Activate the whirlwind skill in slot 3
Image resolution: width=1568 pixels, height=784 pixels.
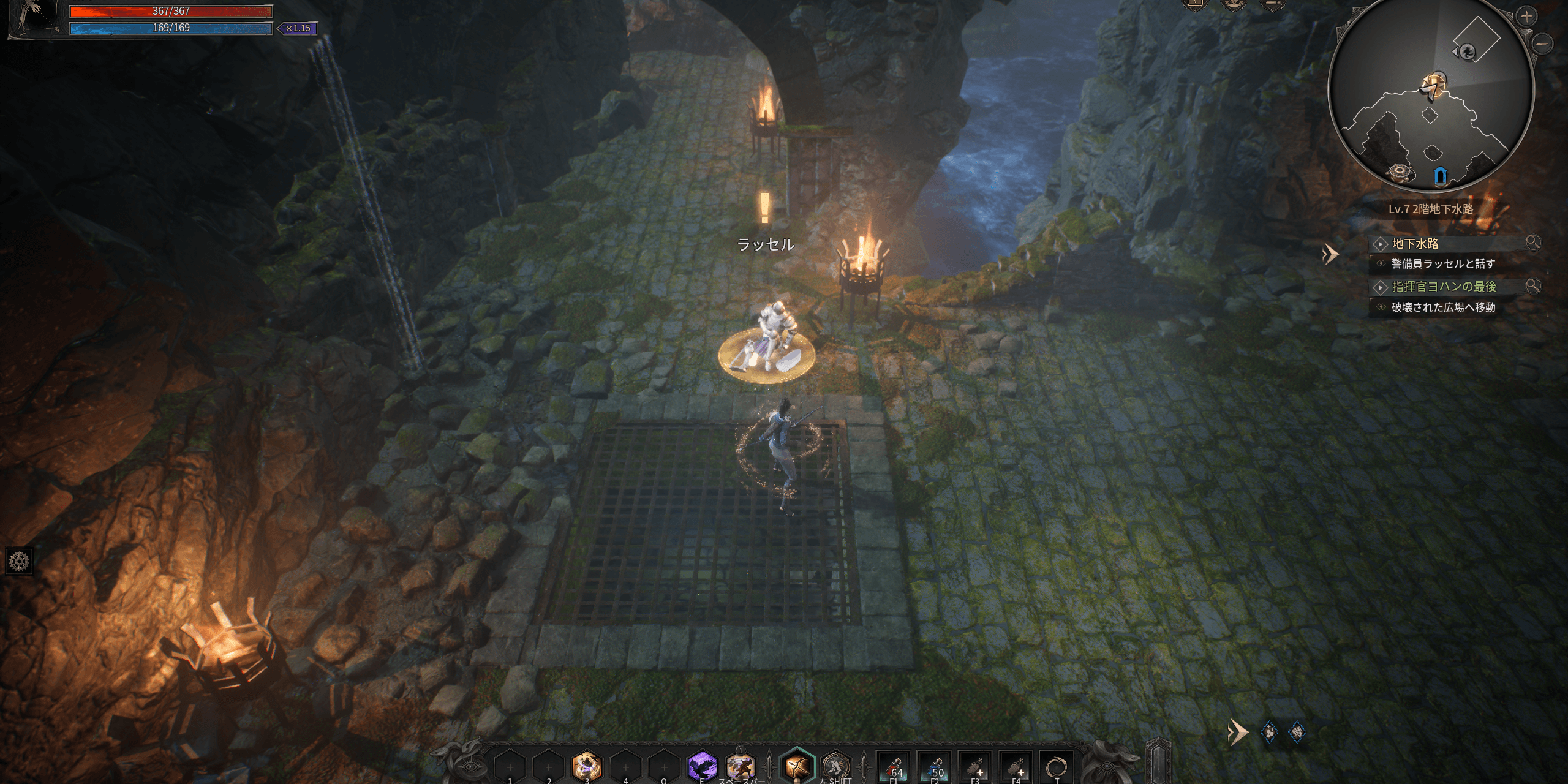coord(586,766)
